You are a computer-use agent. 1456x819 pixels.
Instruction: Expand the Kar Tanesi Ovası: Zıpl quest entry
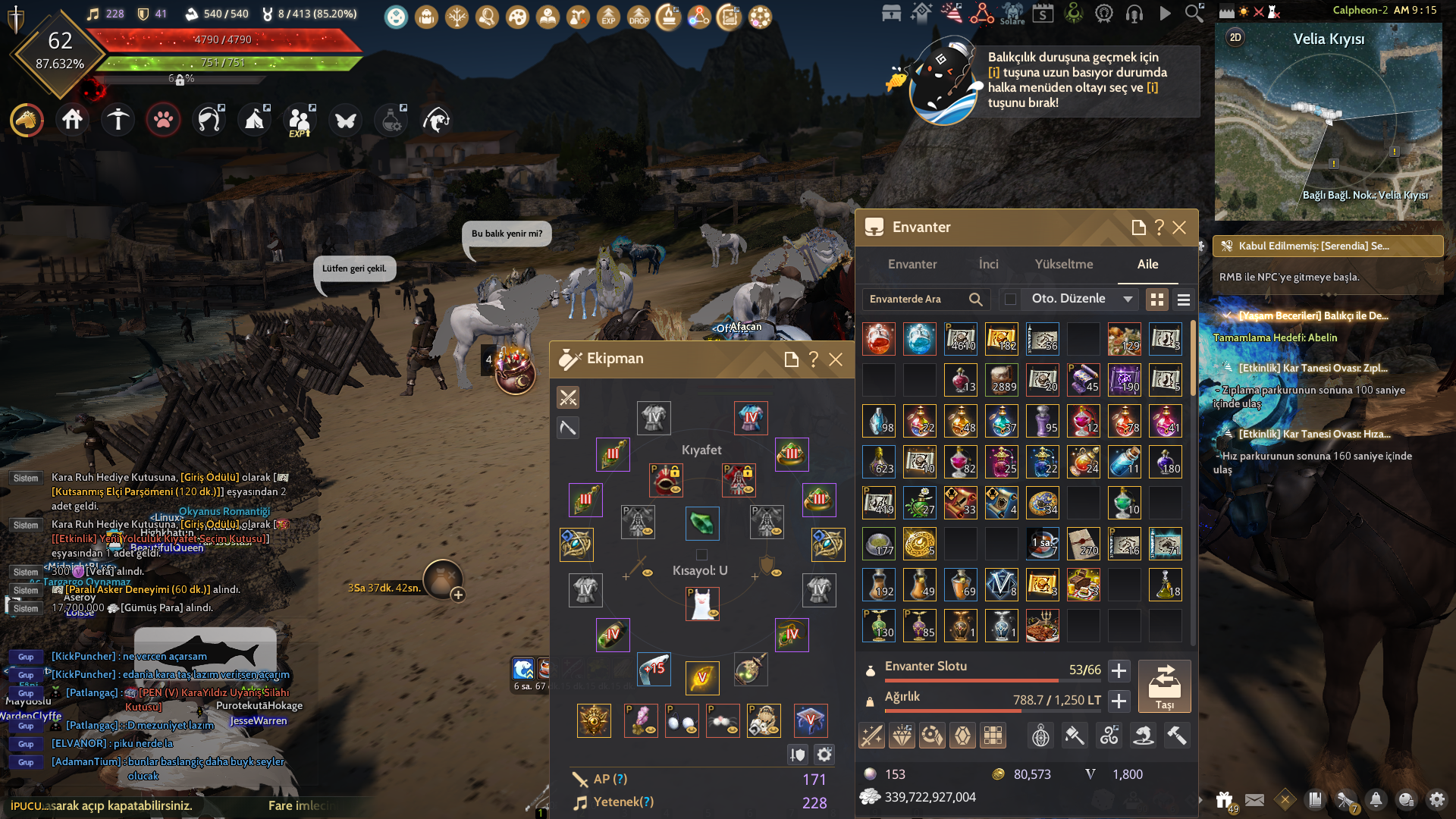click(1228, 368)
